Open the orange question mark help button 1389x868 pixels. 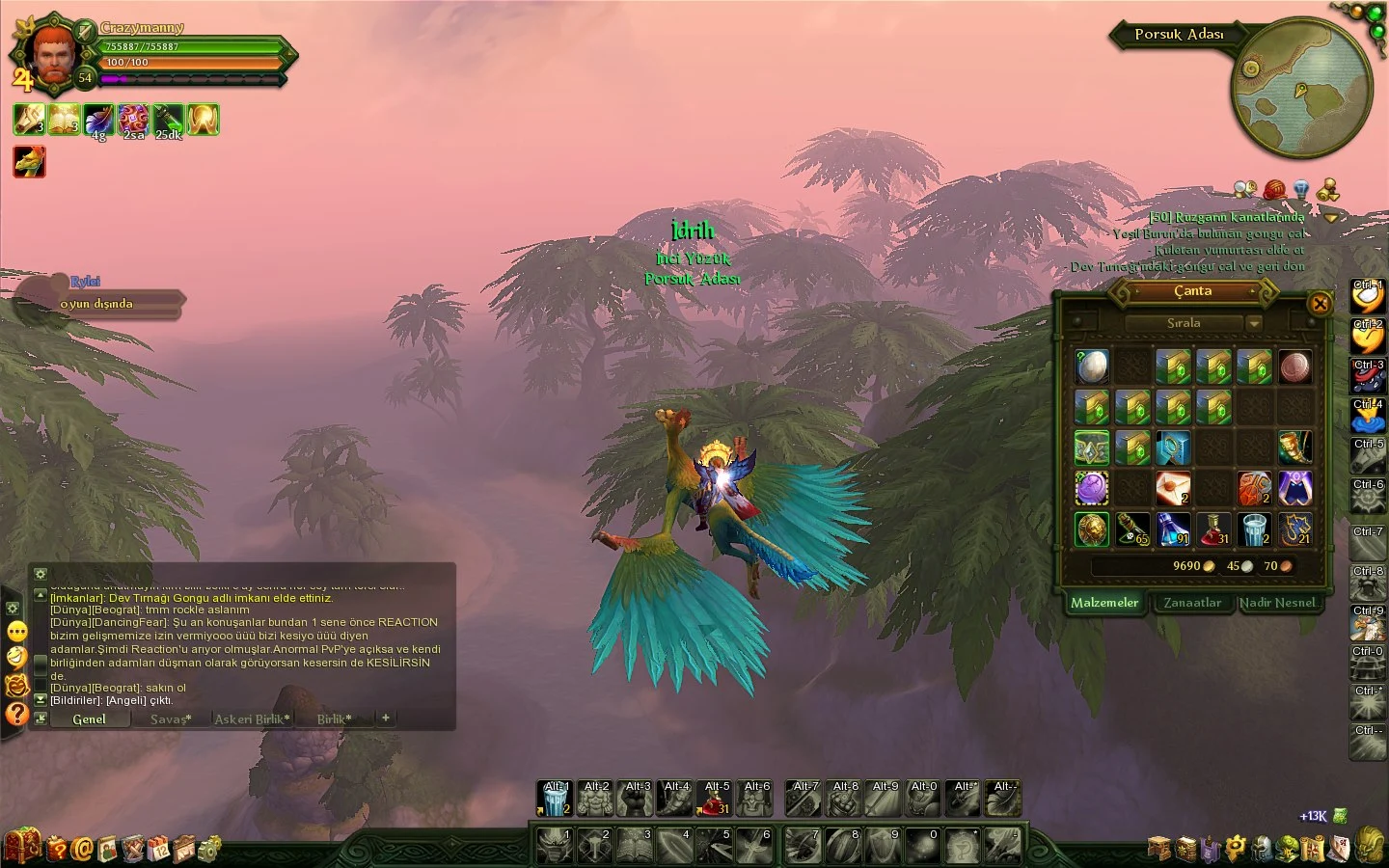click(x=17, y=714)
